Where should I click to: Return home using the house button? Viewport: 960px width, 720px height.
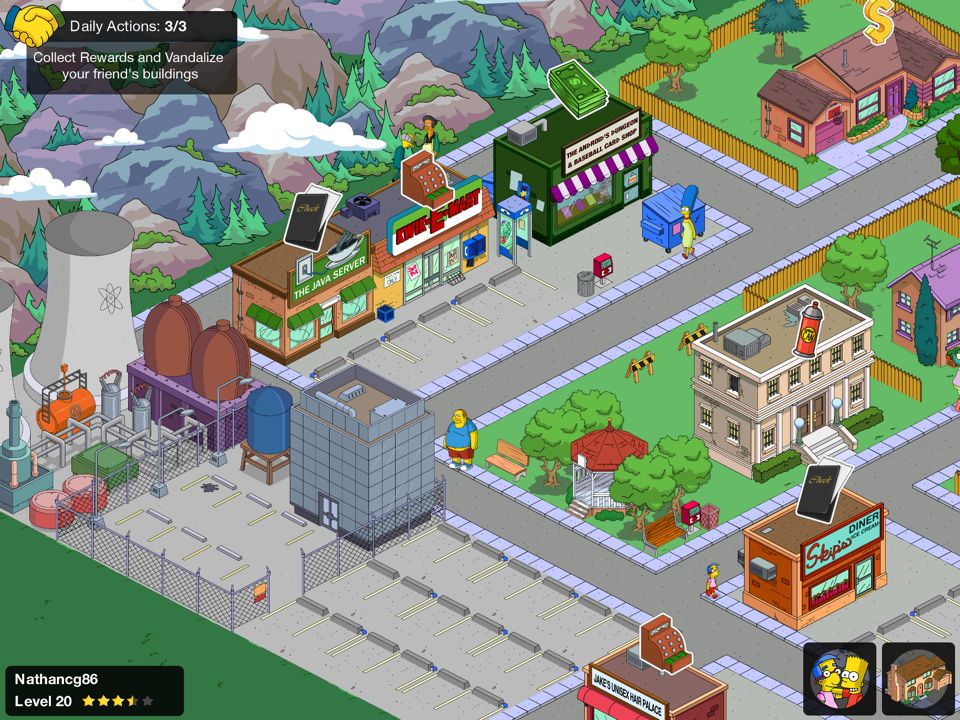click(x=918, y=678)
